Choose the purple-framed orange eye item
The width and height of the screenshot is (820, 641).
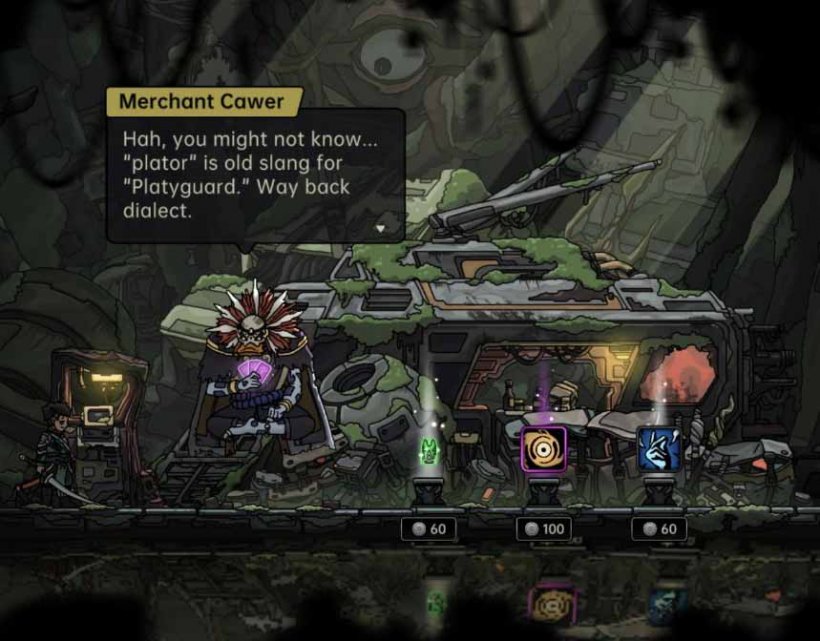pos(544,447)
